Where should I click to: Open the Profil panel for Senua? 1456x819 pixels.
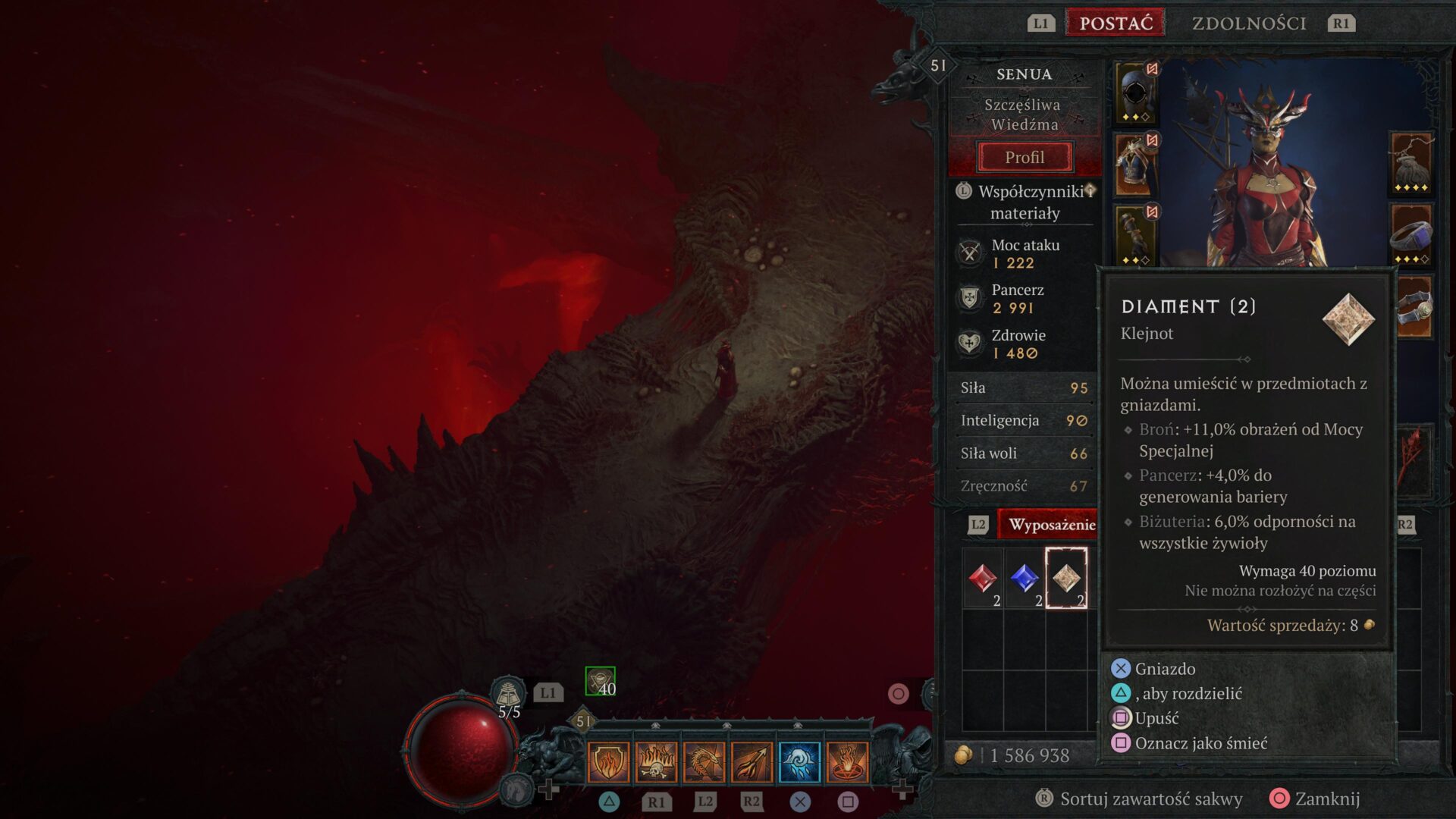1025,157
